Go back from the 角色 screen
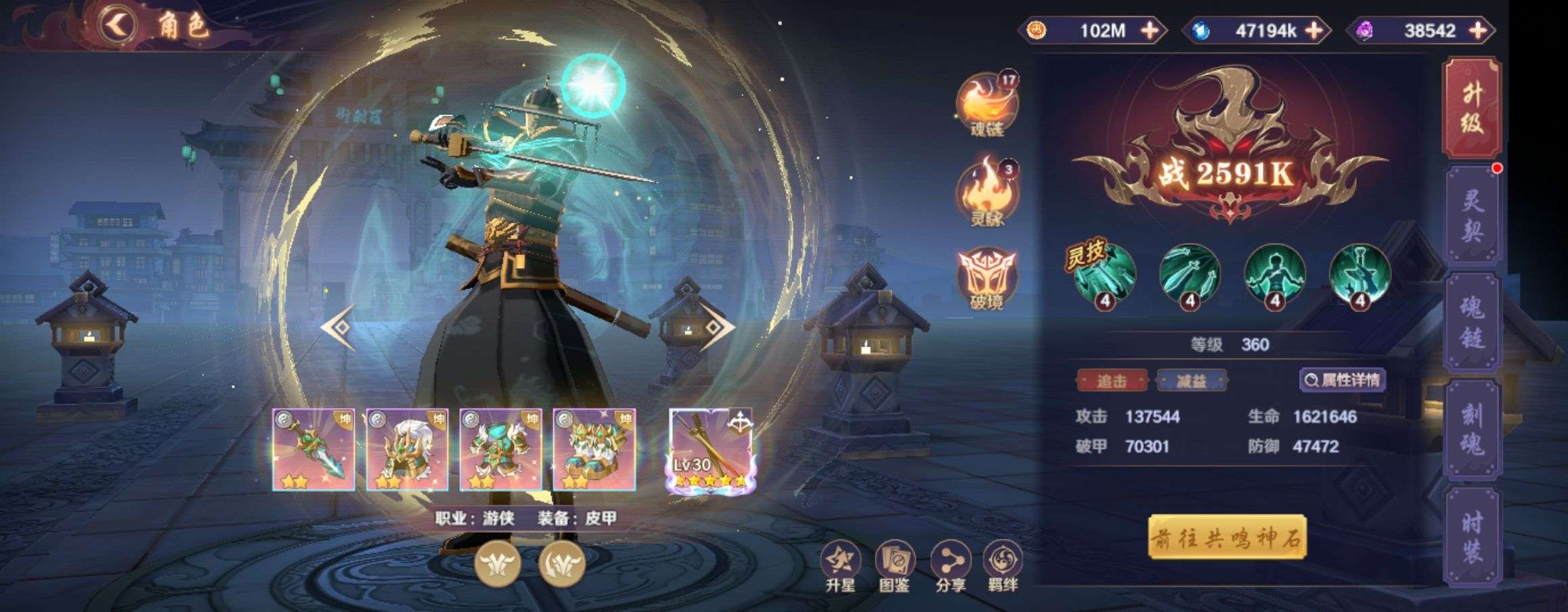Viewport: 1568px width, 612px height. coord(119,26)
